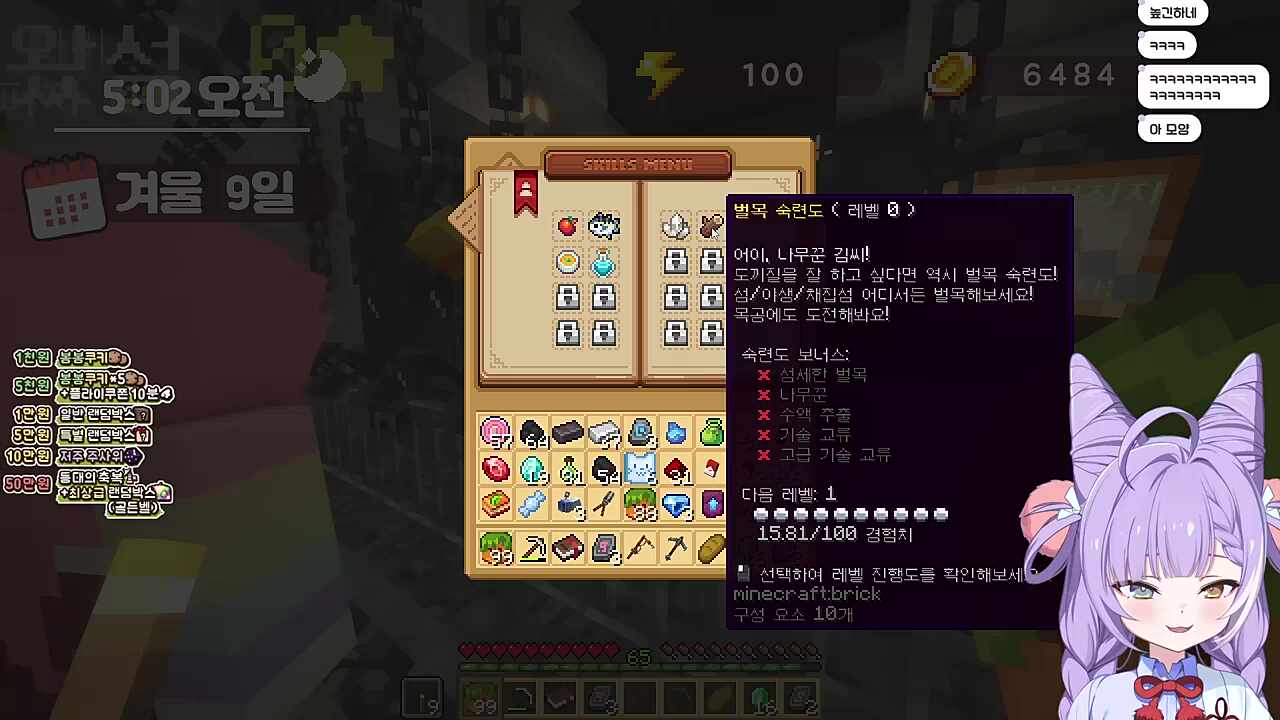
Task: Select the cooking bowl skill icon
Action: pyautogui.click(x=567, y=261)
